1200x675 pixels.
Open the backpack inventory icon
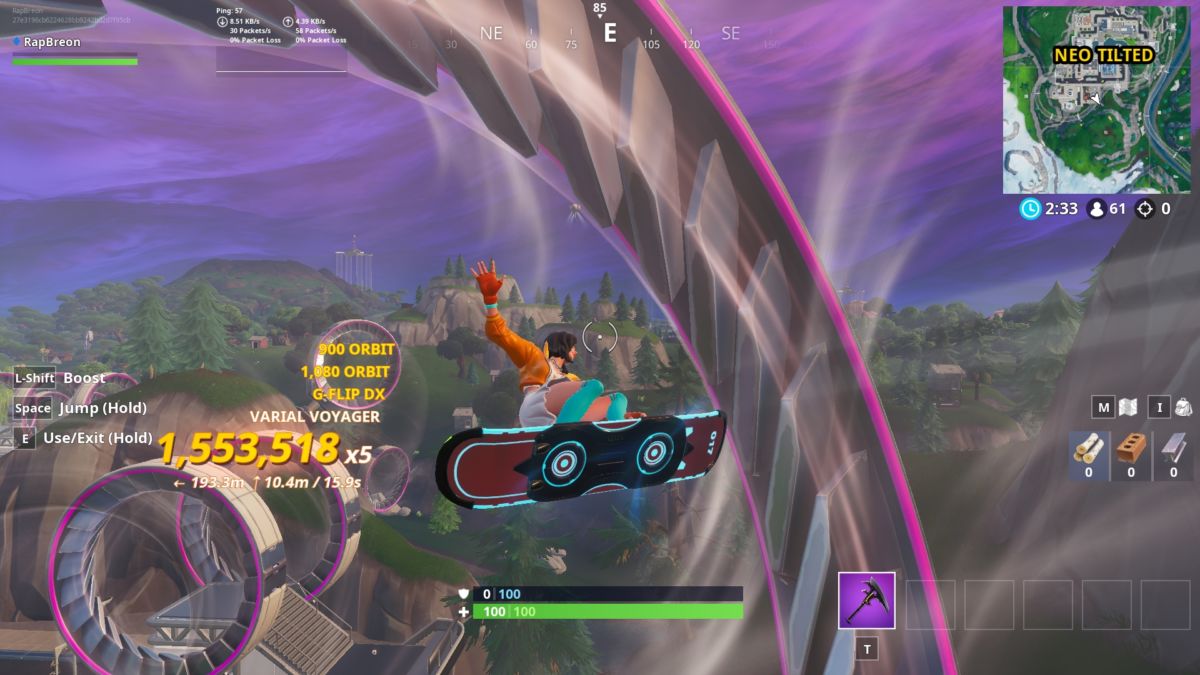point(1184,407)
